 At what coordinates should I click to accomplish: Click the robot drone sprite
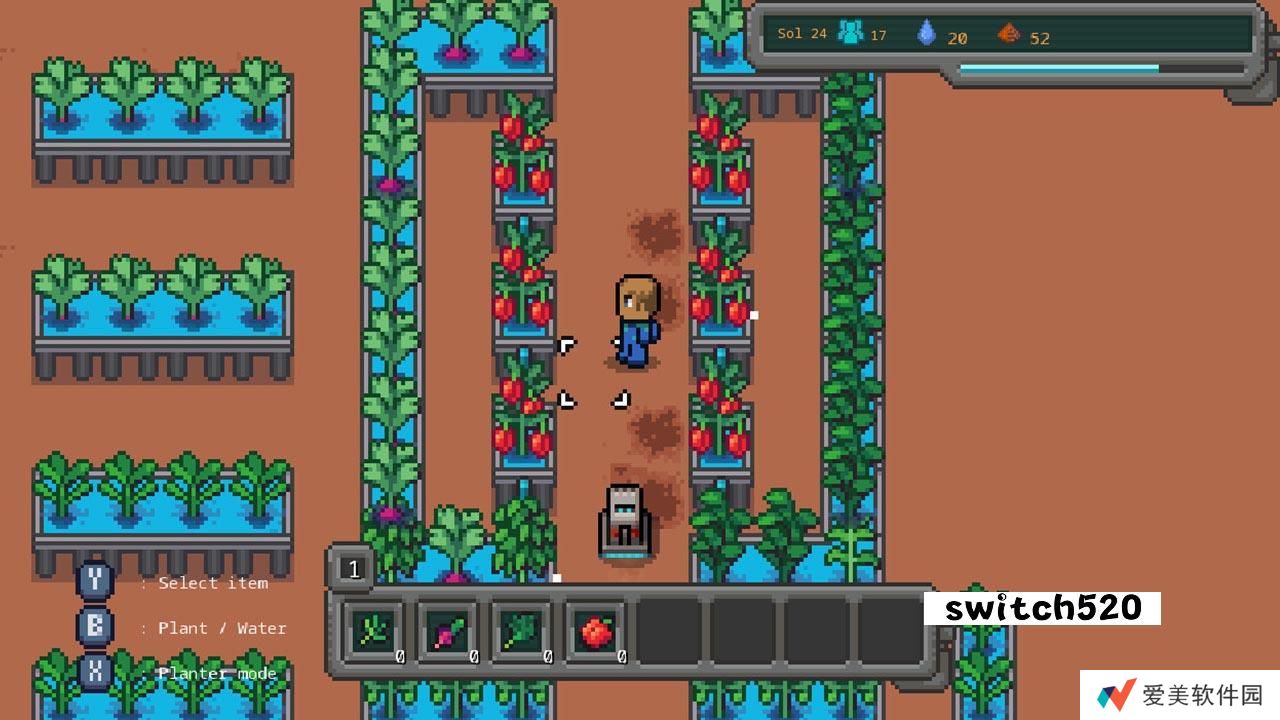coord(624,517)
